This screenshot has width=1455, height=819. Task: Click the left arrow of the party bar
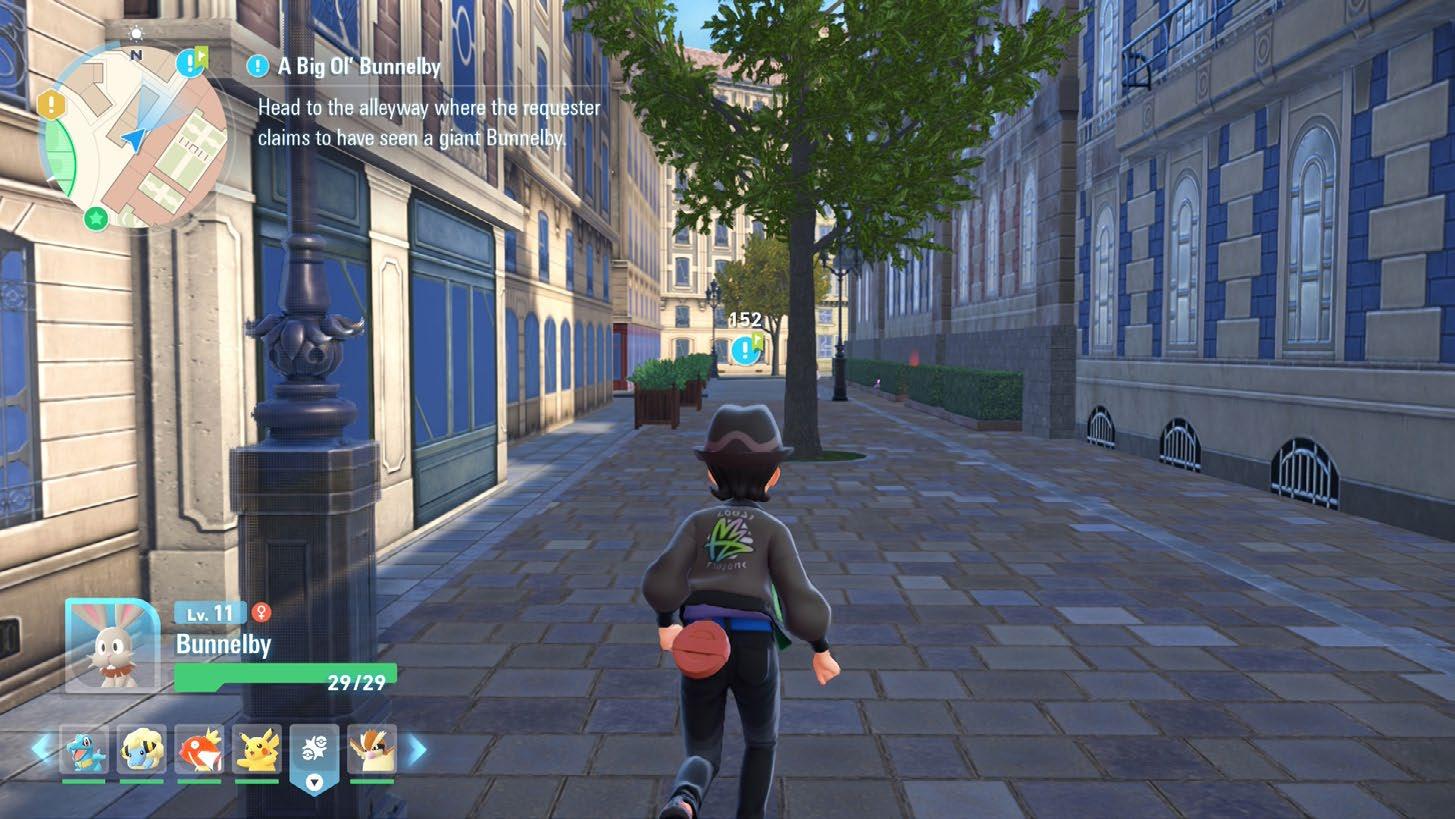[x=41, y=748]
